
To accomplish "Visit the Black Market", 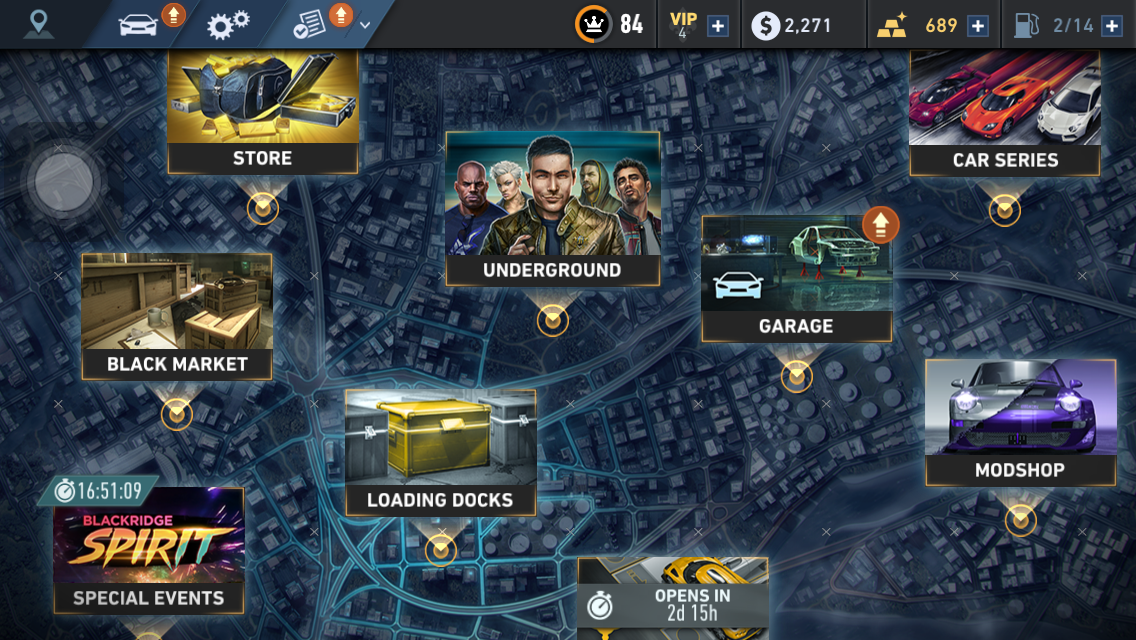I will [177, 316].
